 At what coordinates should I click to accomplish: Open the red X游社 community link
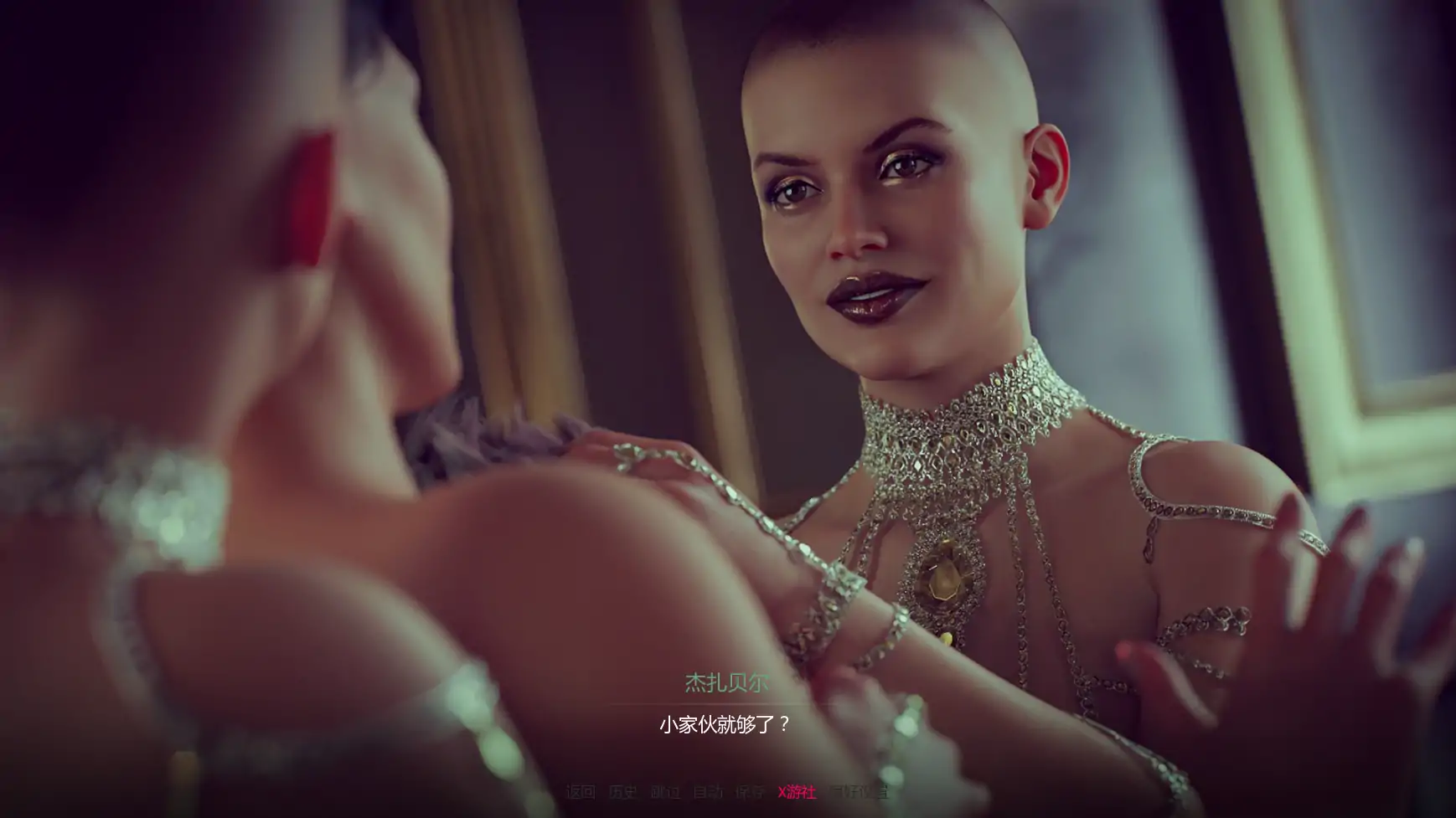(798, 792)
